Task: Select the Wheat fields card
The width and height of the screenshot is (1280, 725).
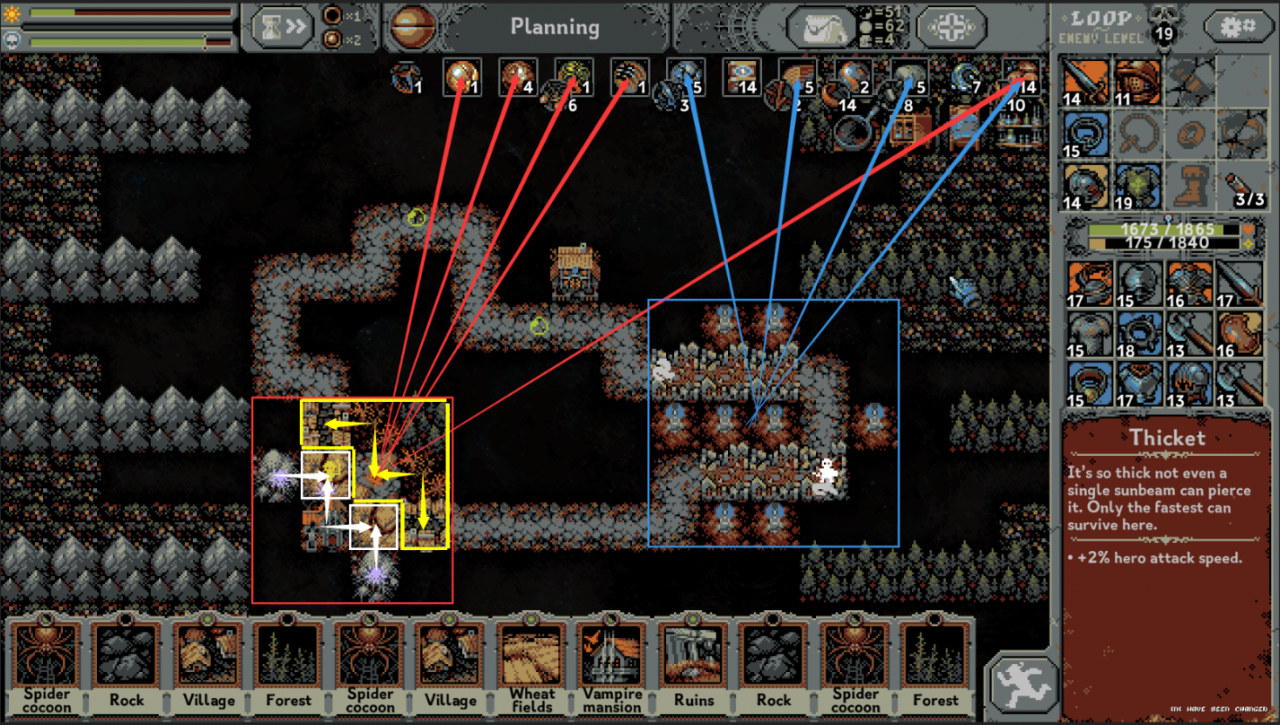Action: point(532,666)
